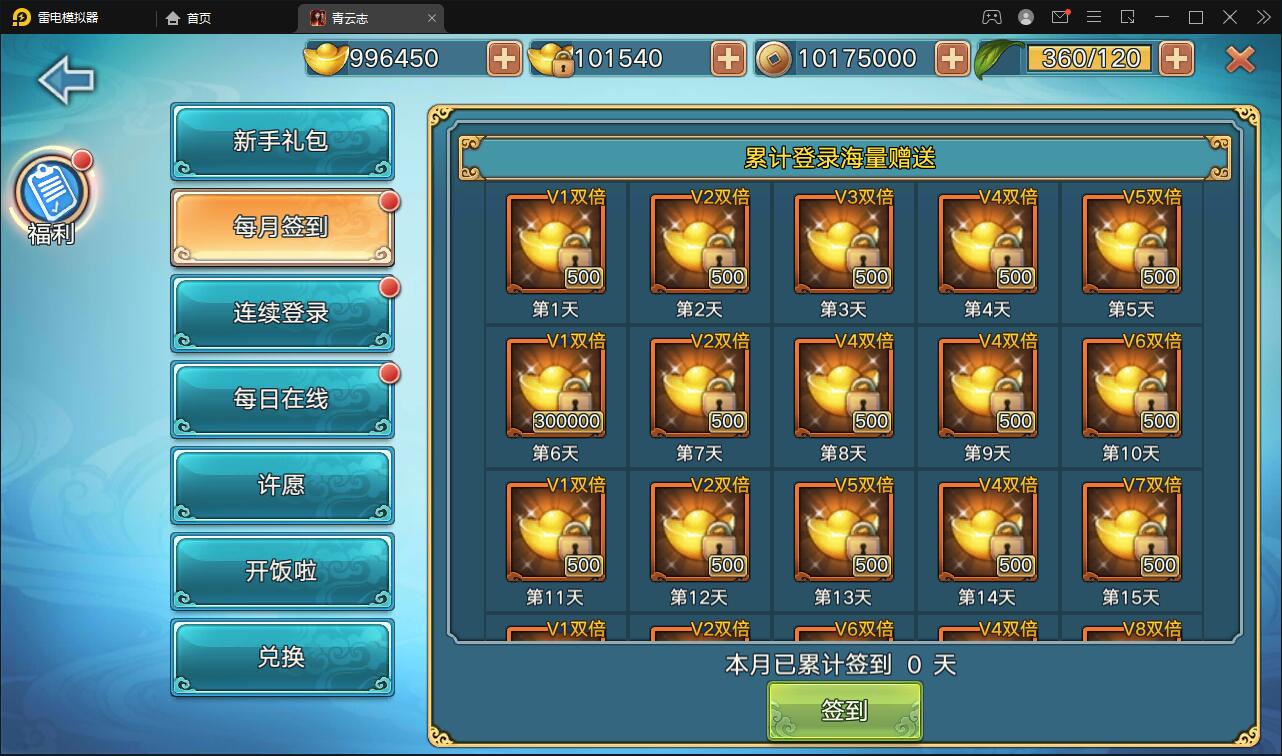Open the messages envelope icon in emulator toolbar

click(x=1061, y=17)
